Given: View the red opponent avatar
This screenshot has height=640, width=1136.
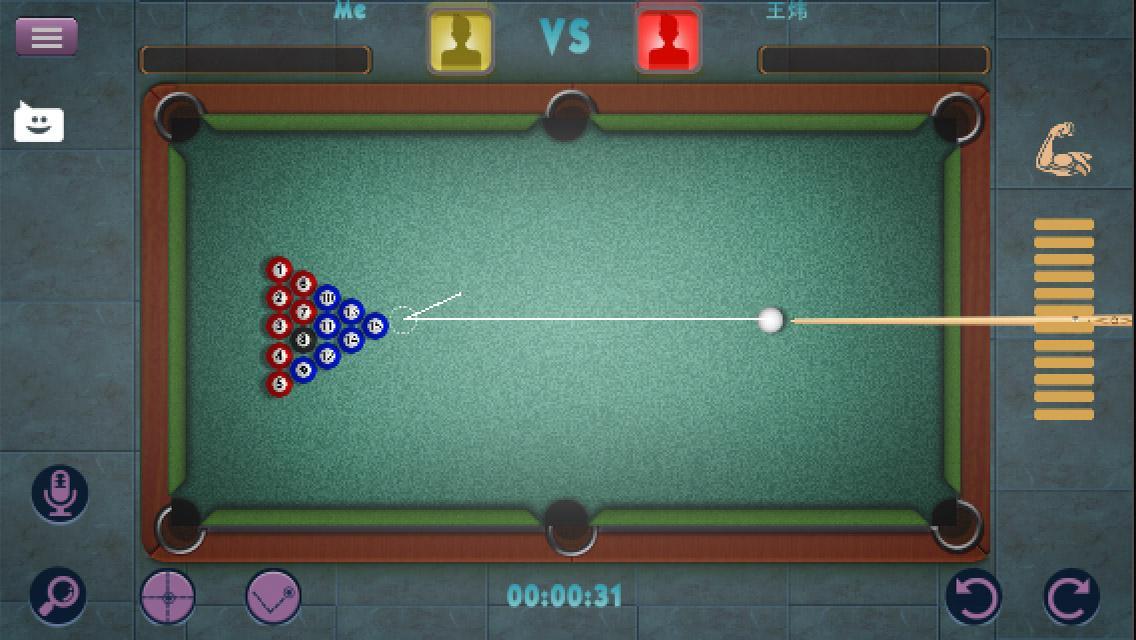Looking at the screenshot, I should pos(668,40).
